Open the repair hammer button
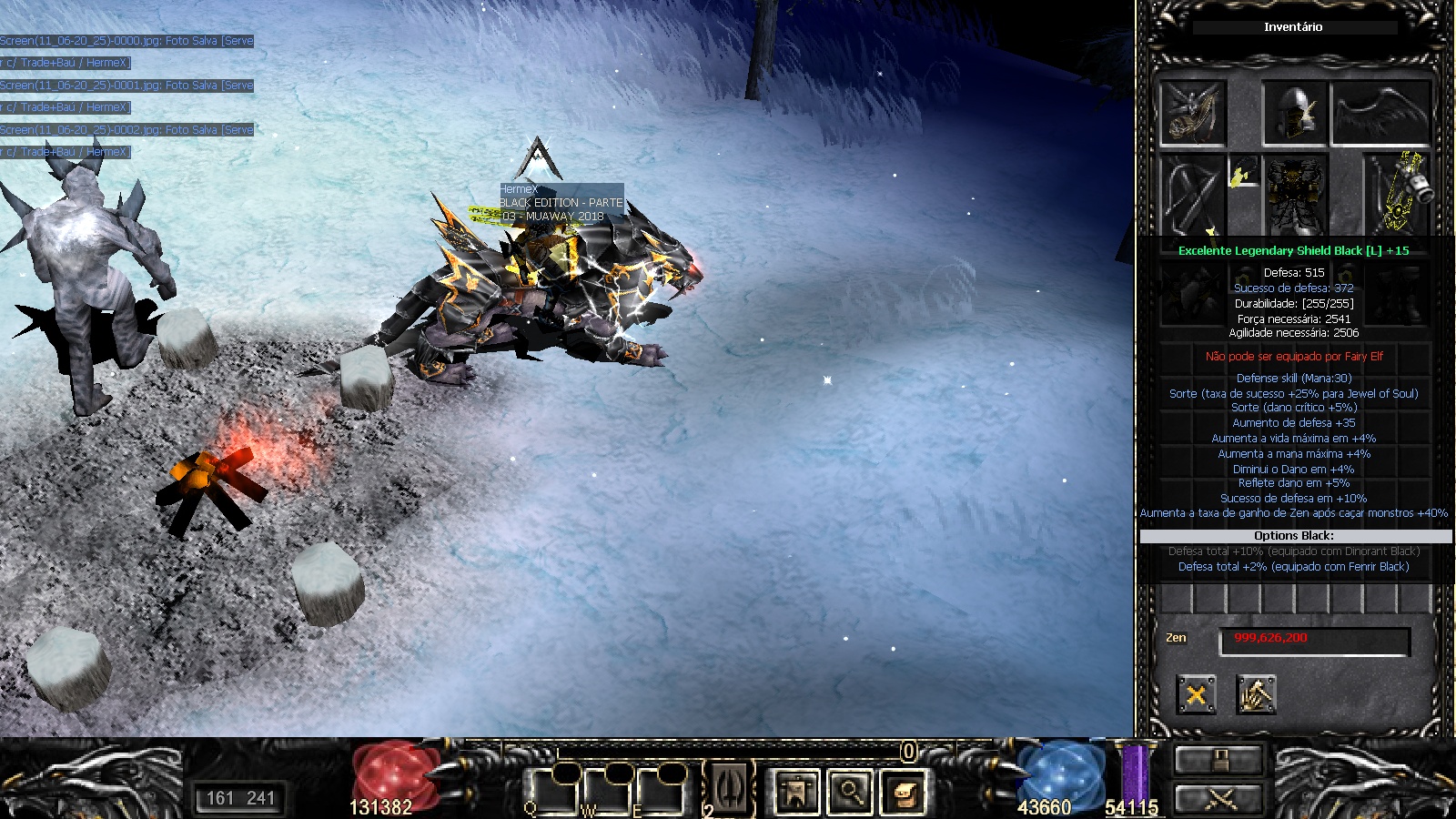 (x=1256, y=695)
